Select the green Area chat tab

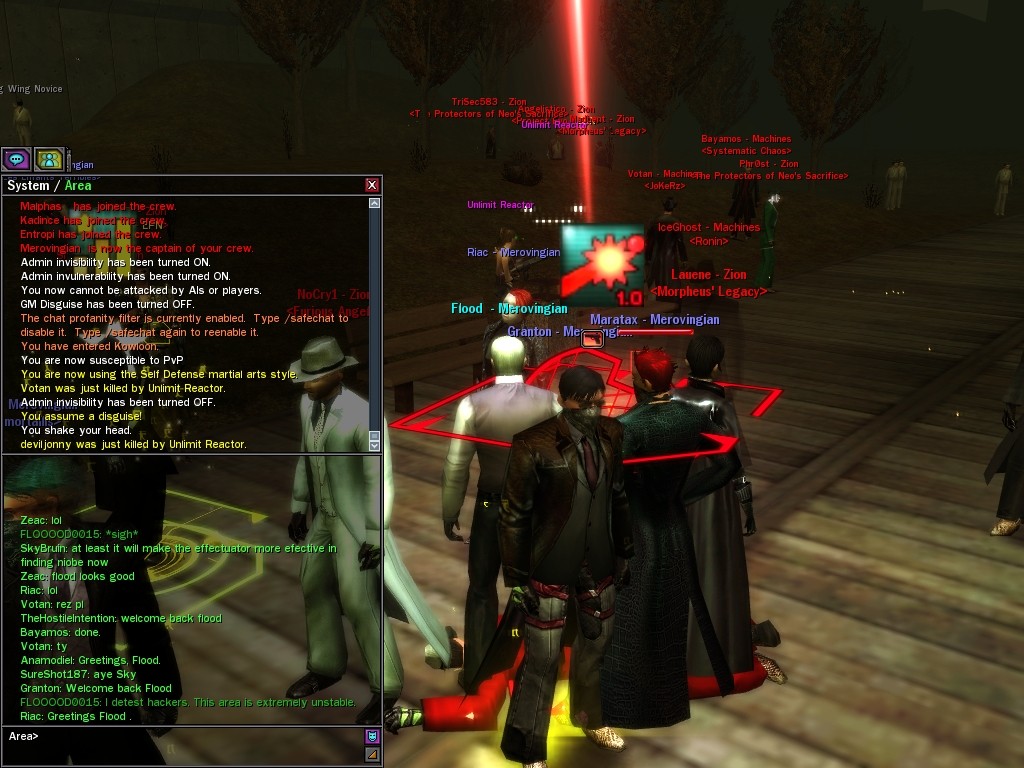click(78, 185)
